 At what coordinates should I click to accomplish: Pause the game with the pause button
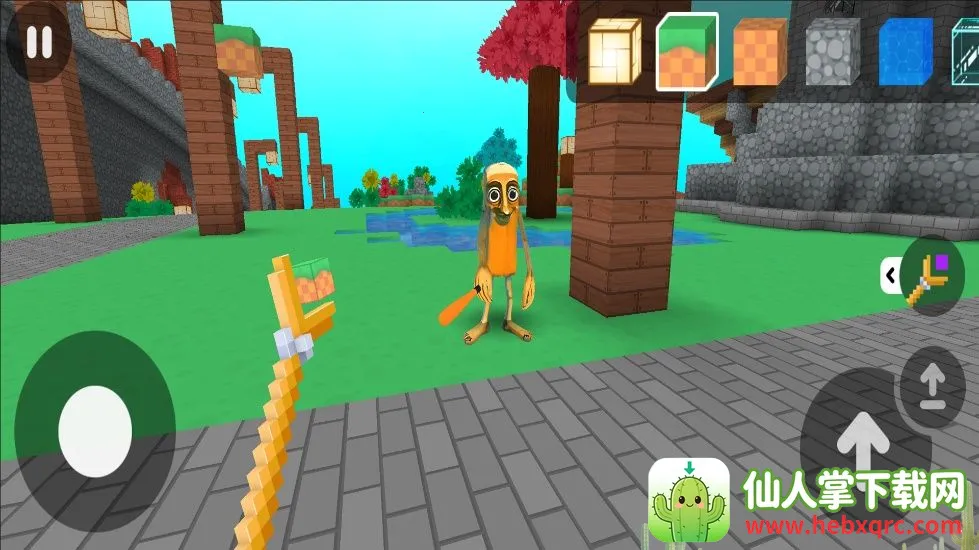click(39, 43)
